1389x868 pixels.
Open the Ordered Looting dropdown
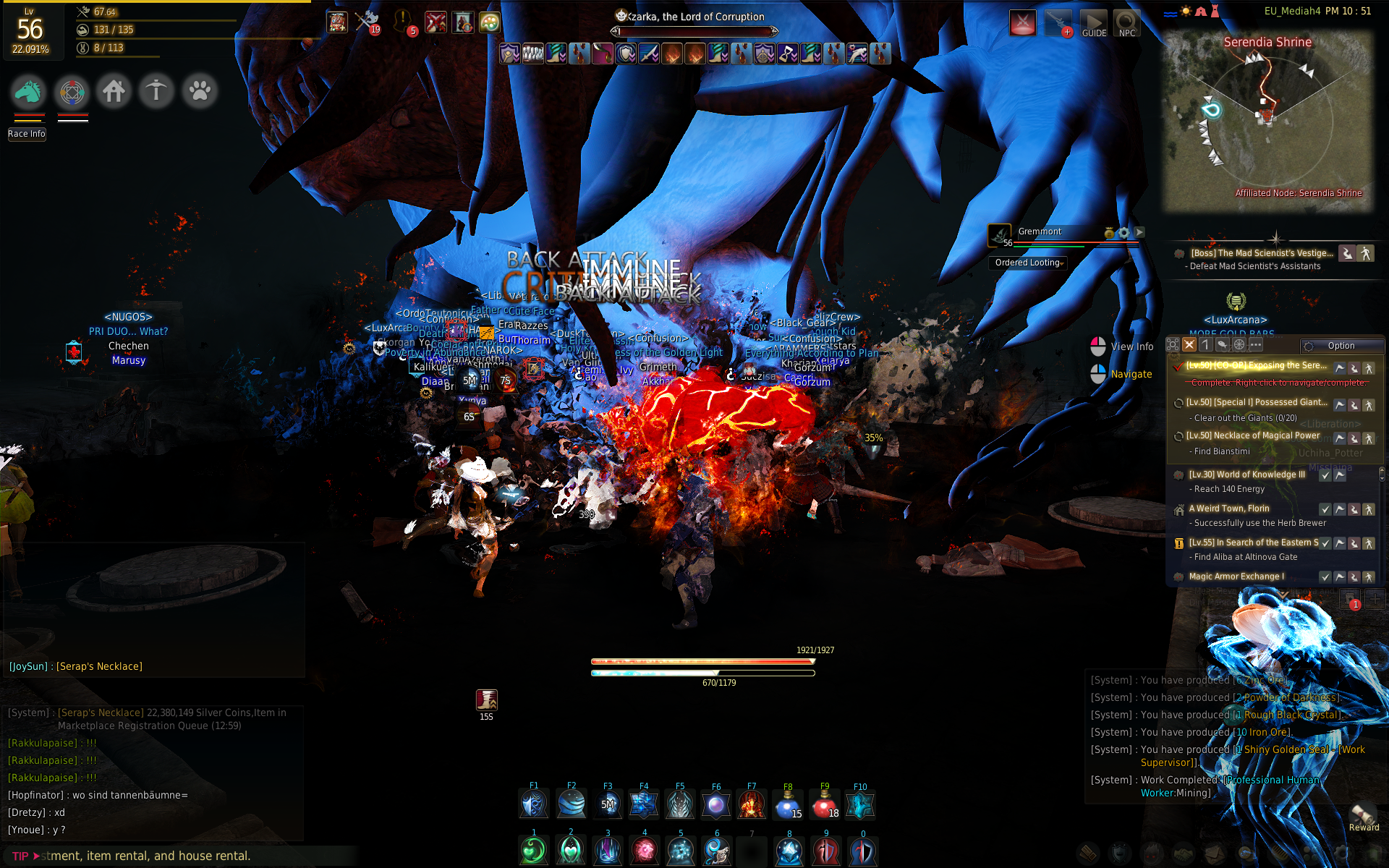1029,263
